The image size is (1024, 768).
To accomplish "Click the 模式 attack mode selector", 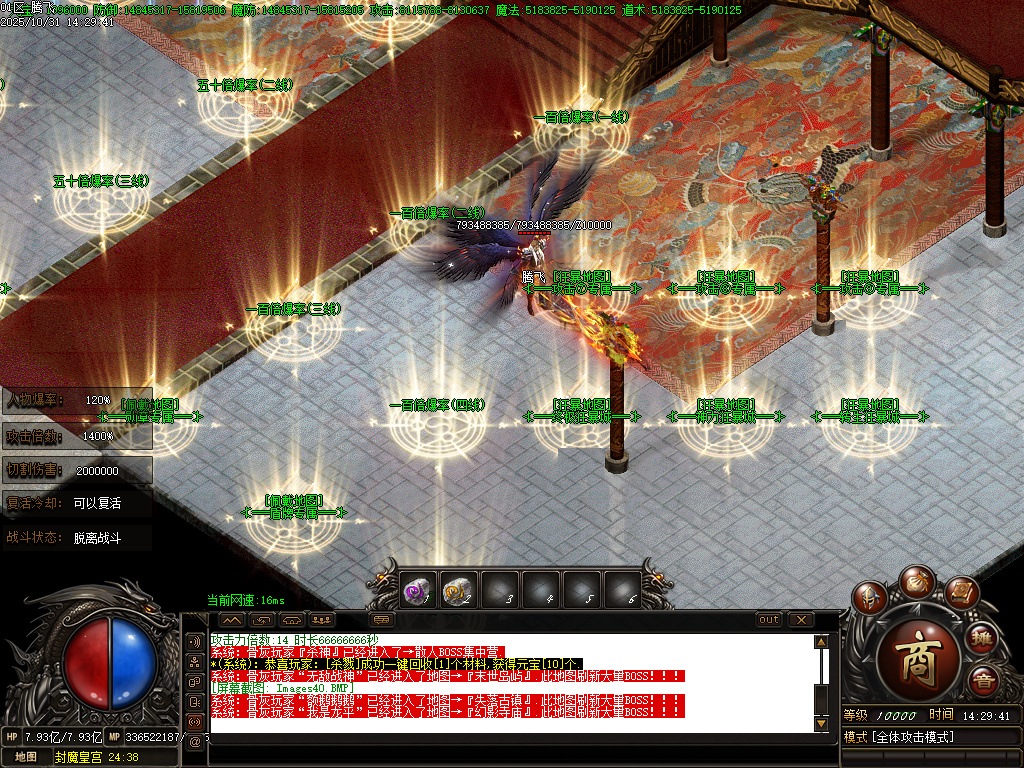I will (x=930, y=737).
